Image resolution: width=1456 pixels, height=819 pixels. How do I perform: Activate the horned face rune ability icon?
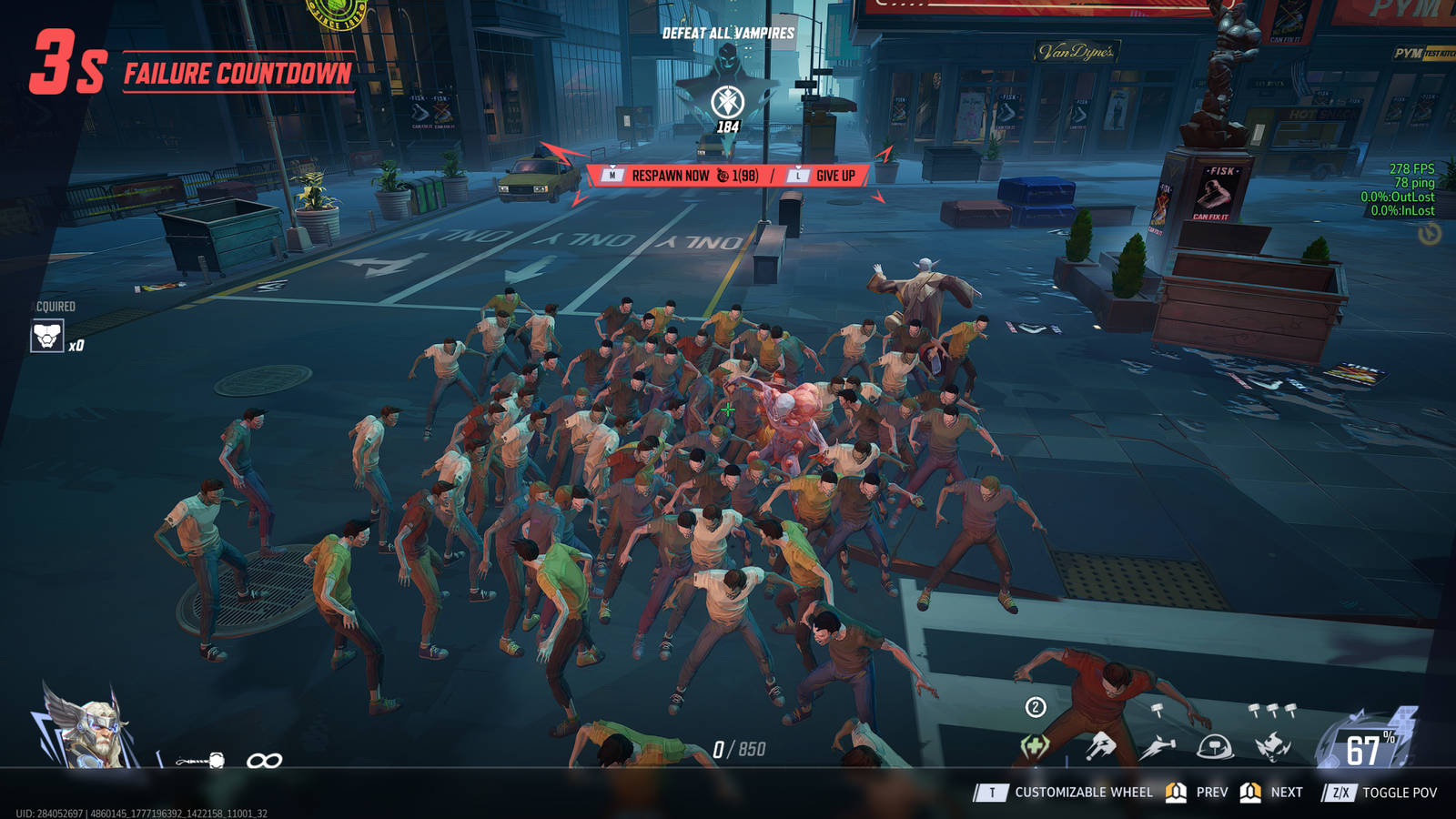point(1272,747)
